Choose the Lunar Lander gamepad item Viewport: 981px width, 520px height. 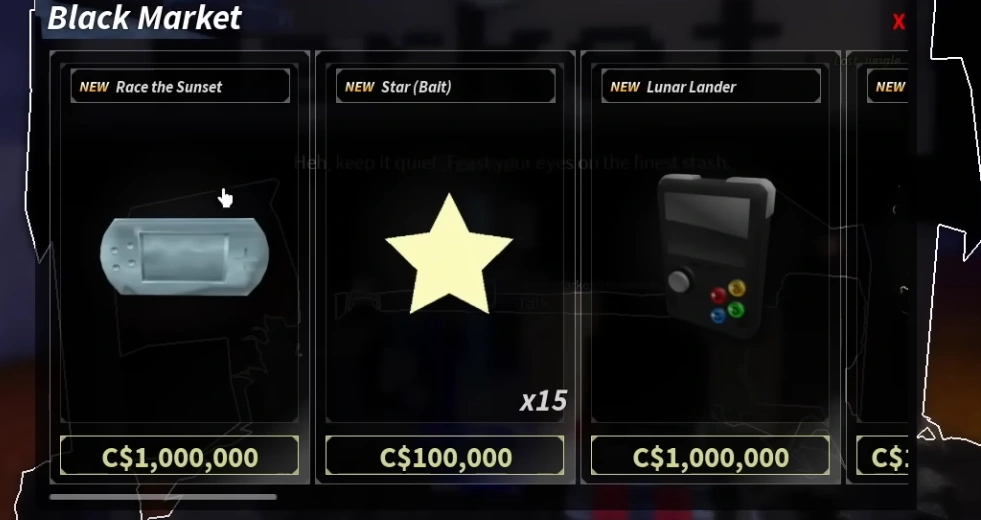click(x=716, y=255)
